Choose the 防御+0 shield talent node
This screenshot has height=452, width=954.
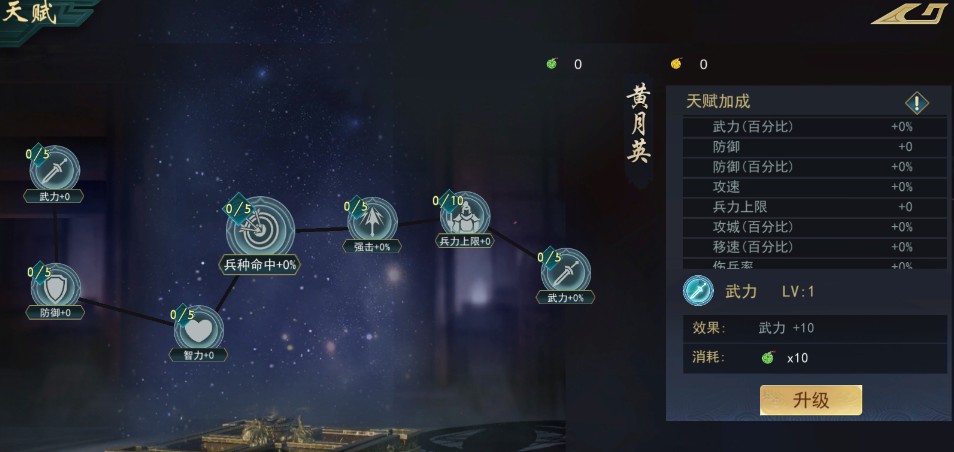point(55,287)
